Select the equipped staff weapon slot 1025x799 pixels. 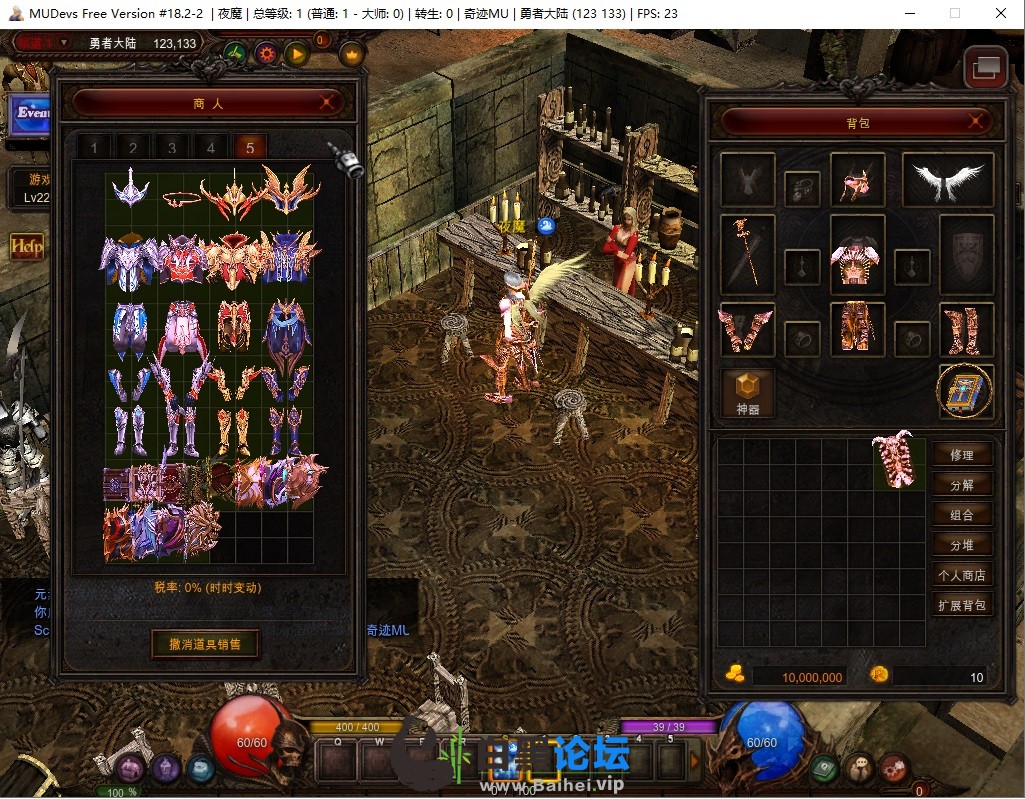747,254
